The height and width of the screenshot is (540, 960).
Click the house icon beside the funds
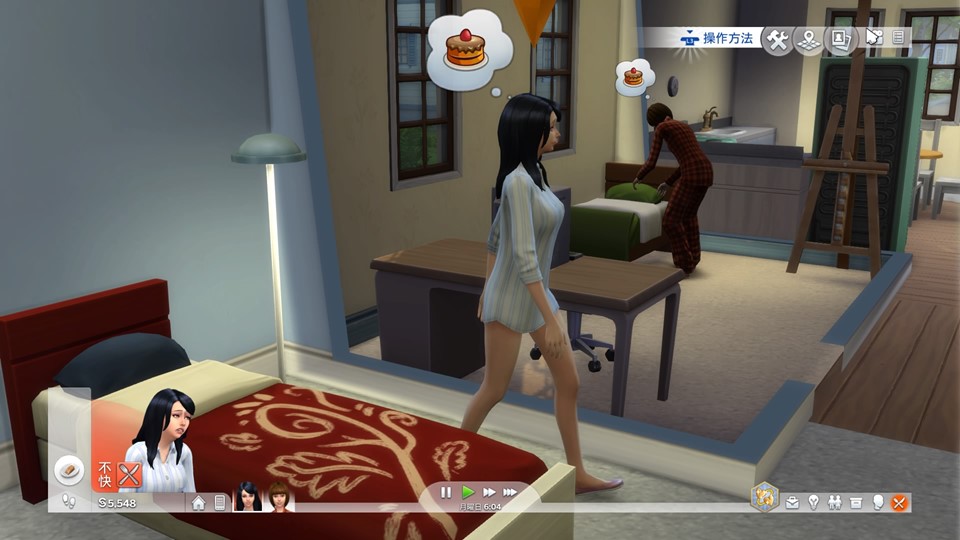click(199, 502)
